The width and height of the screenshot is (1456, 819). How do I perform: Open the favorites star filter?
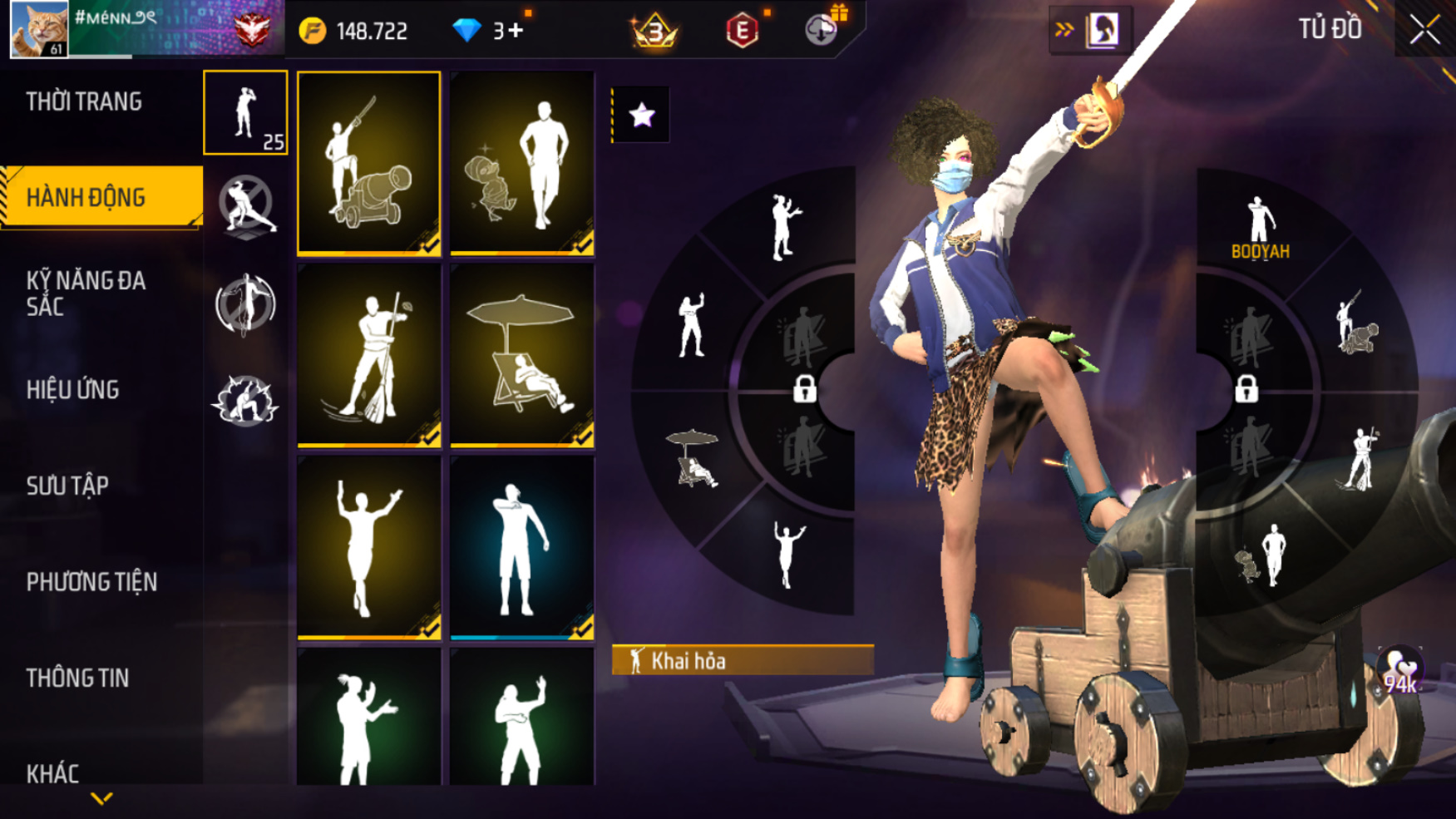tap(641, 115)
